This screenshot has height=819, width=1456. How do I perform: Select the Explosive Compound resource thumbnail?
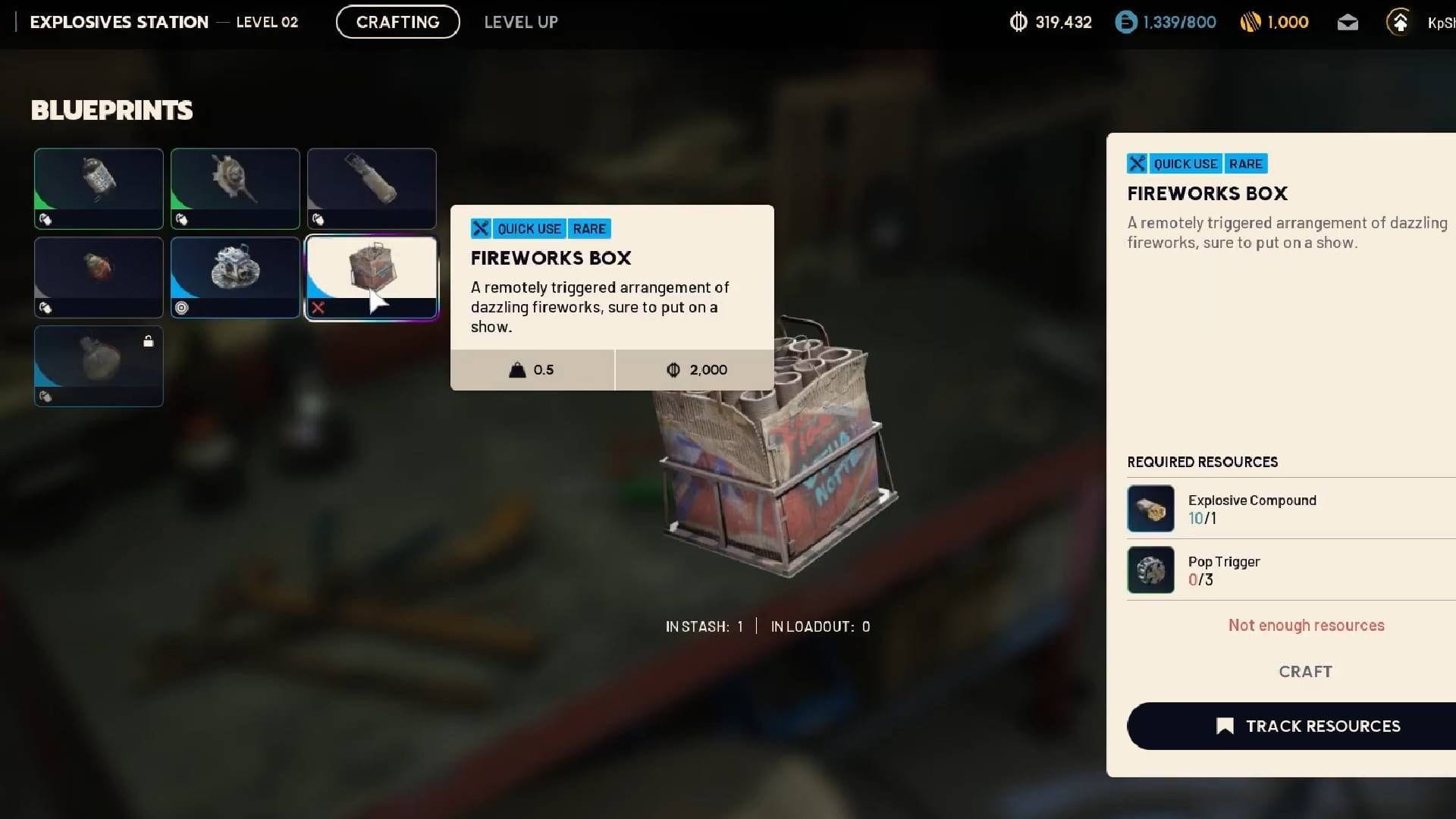(1150, 508)
